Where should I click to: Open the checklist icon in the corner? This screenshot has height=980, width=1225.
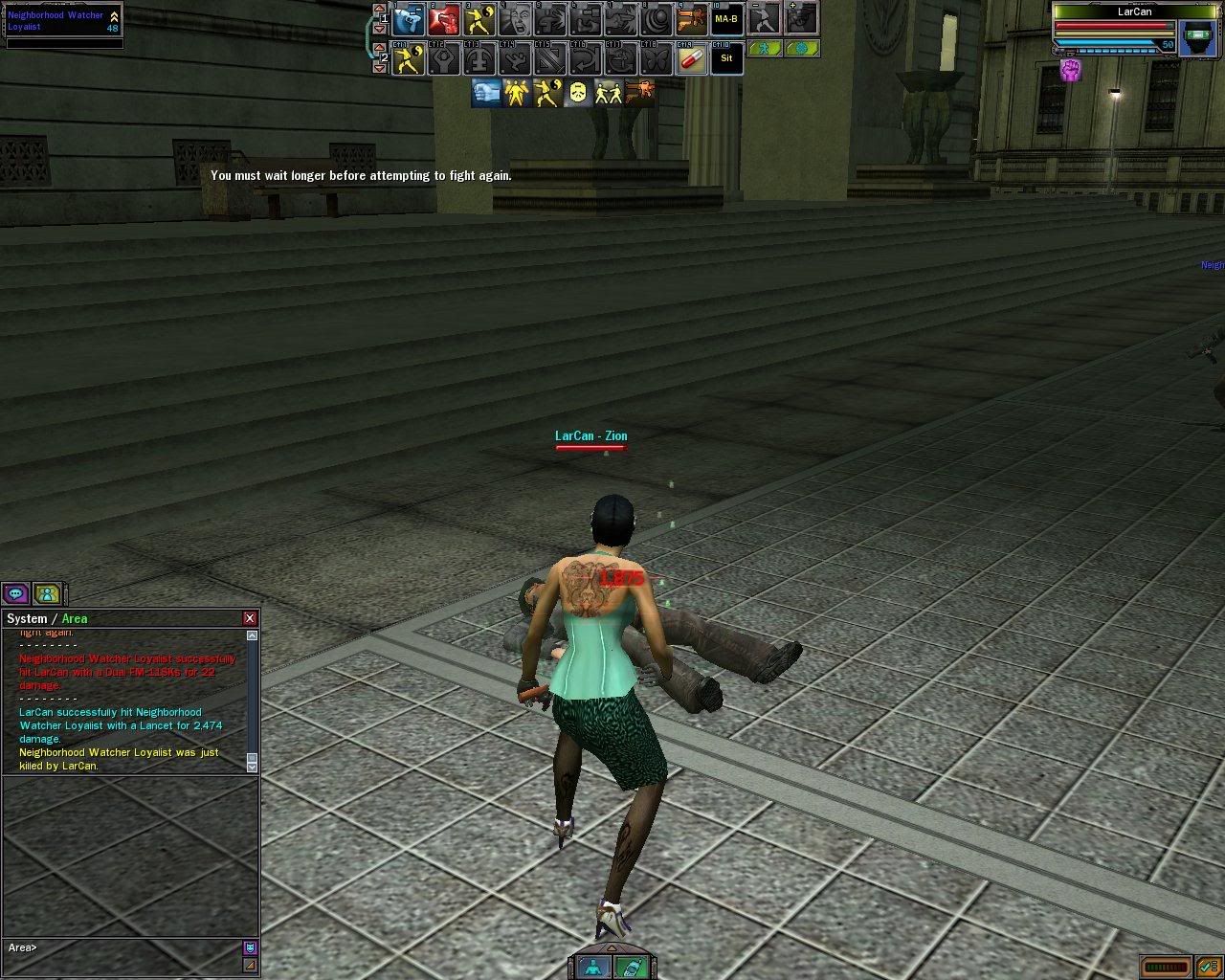[x=1206, y=967]
